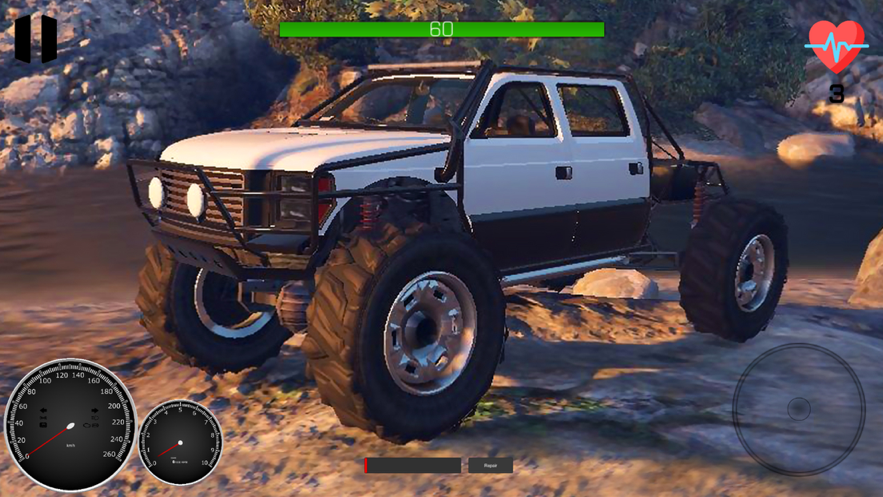883x497 pixels.
Task: Click the Repair button
Action: pyautogui.click(x=490, y=466)
